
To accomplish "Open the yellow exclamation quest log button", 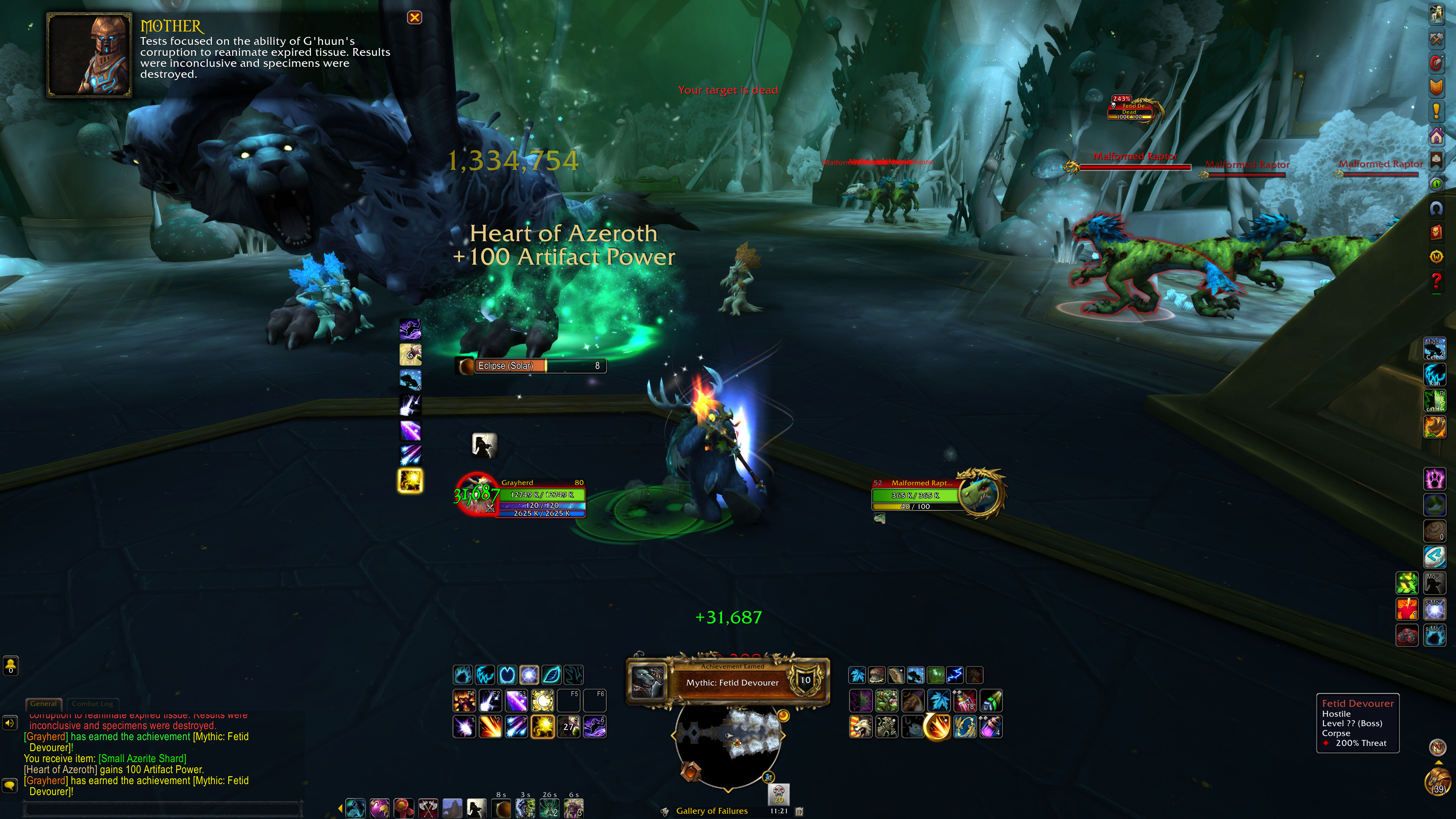I will (x=1436, y=111).
